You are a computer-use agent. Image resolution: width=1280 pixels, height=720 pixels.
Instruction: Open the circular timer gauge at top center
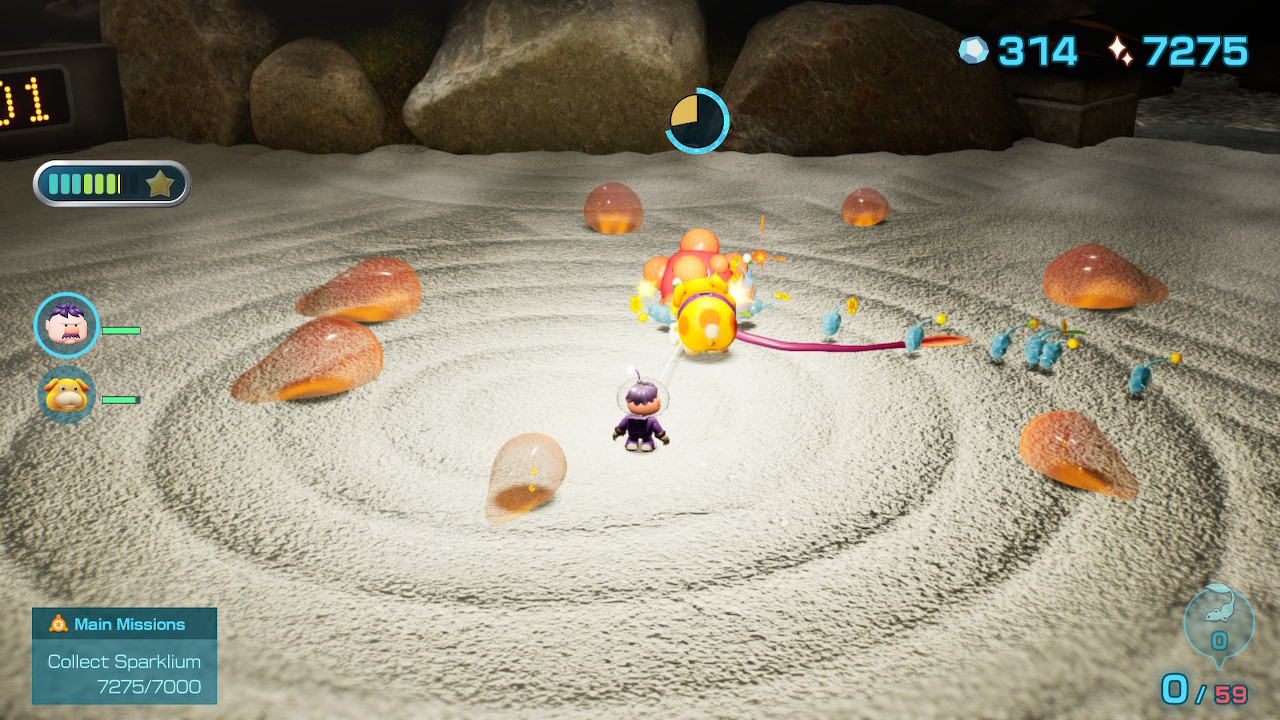(x=696, y=119)
